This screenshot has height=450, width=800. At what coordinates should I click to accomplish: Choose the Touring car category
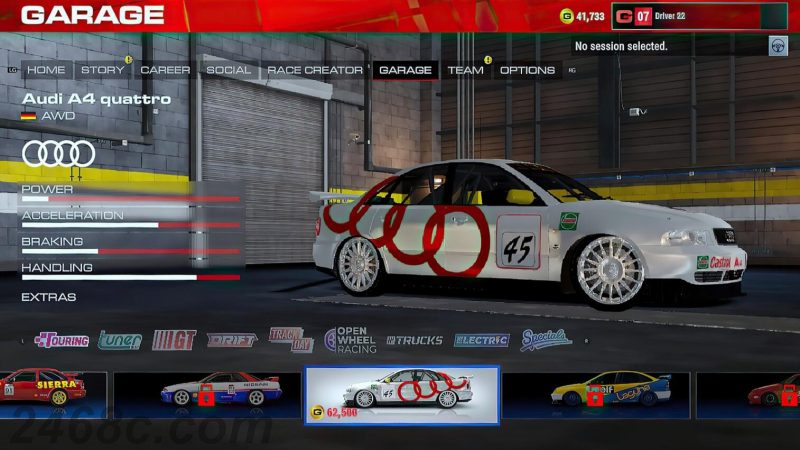click(x=62, y=340)
